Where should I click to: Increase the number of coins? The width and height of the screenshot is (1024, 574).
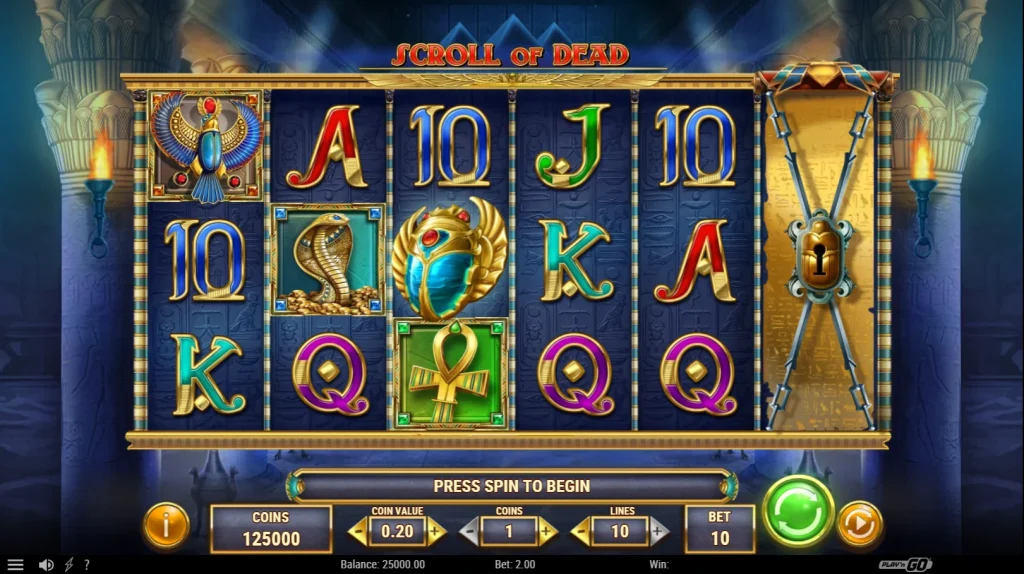coord(547,531)
